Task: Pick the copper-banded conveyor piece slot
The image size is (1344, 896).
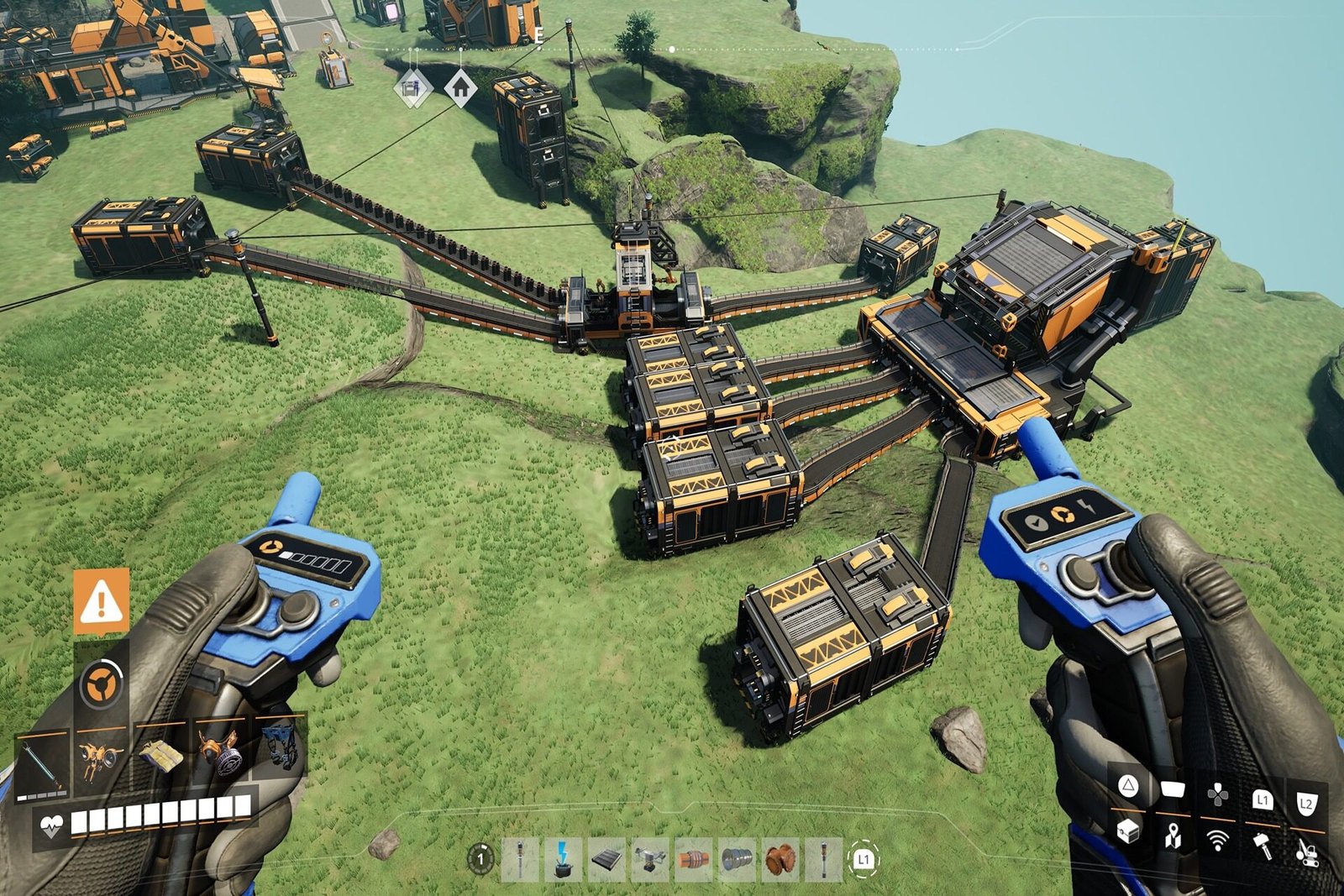Action: click(x=693, y=859)
